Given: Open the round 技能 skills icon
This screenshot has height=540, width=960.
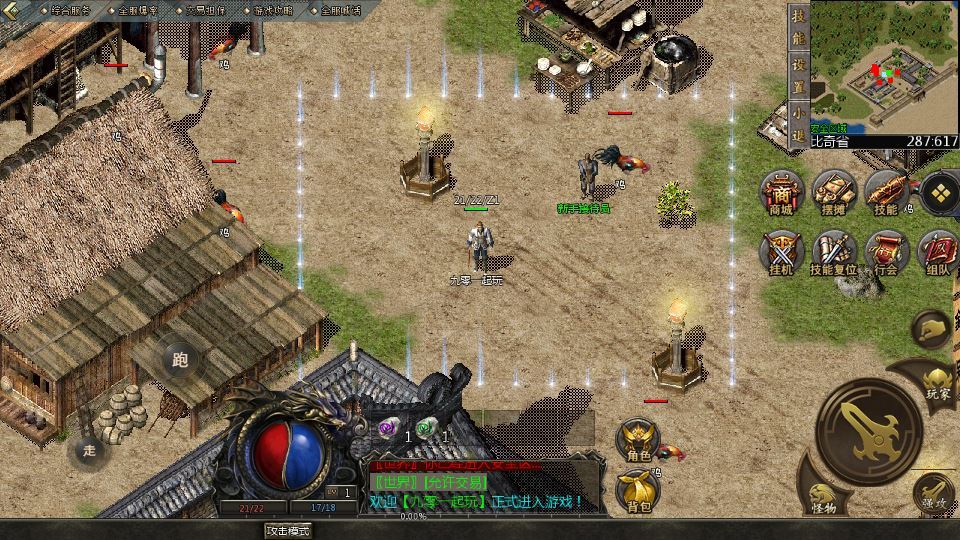Looking at the screenshot, I should point(886,192).
